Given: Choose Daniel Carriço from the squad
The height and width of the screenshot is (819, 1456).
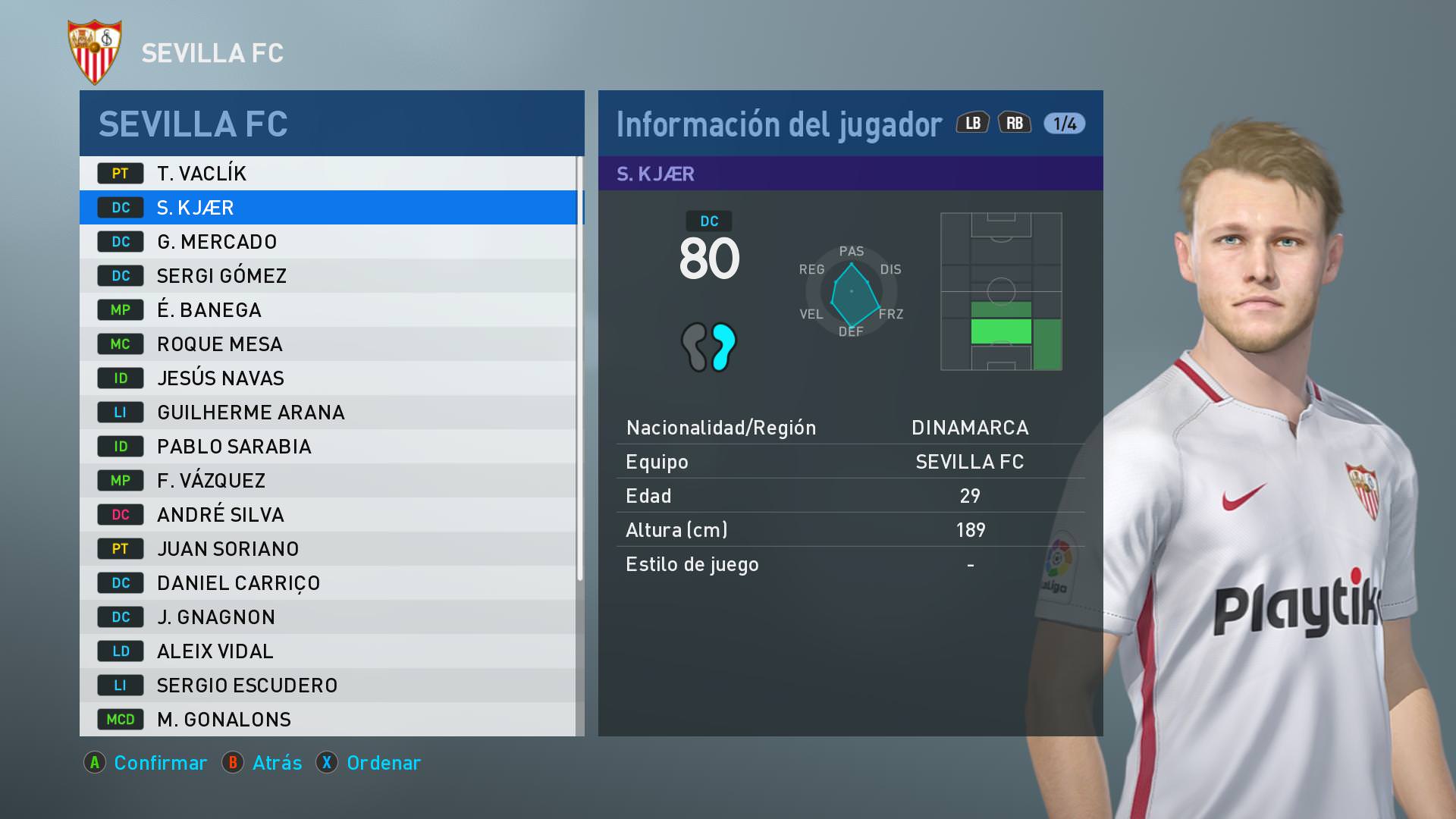Looking at the screenshot, I should [328, 583].
